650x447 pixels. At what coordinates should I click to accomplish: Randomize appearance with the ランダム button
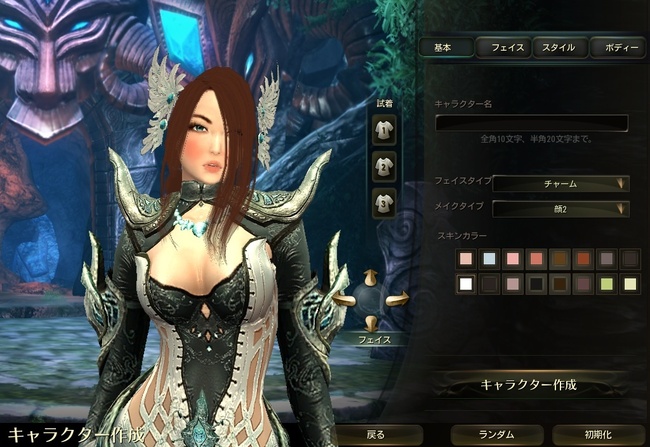pos(496,435)
